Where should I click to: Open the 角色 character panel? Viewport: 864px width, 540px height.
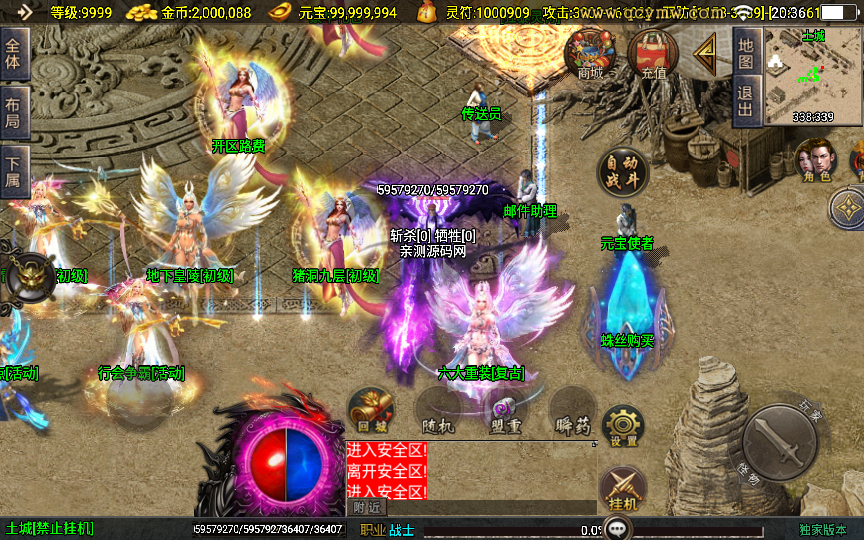(x=816, y=160)
